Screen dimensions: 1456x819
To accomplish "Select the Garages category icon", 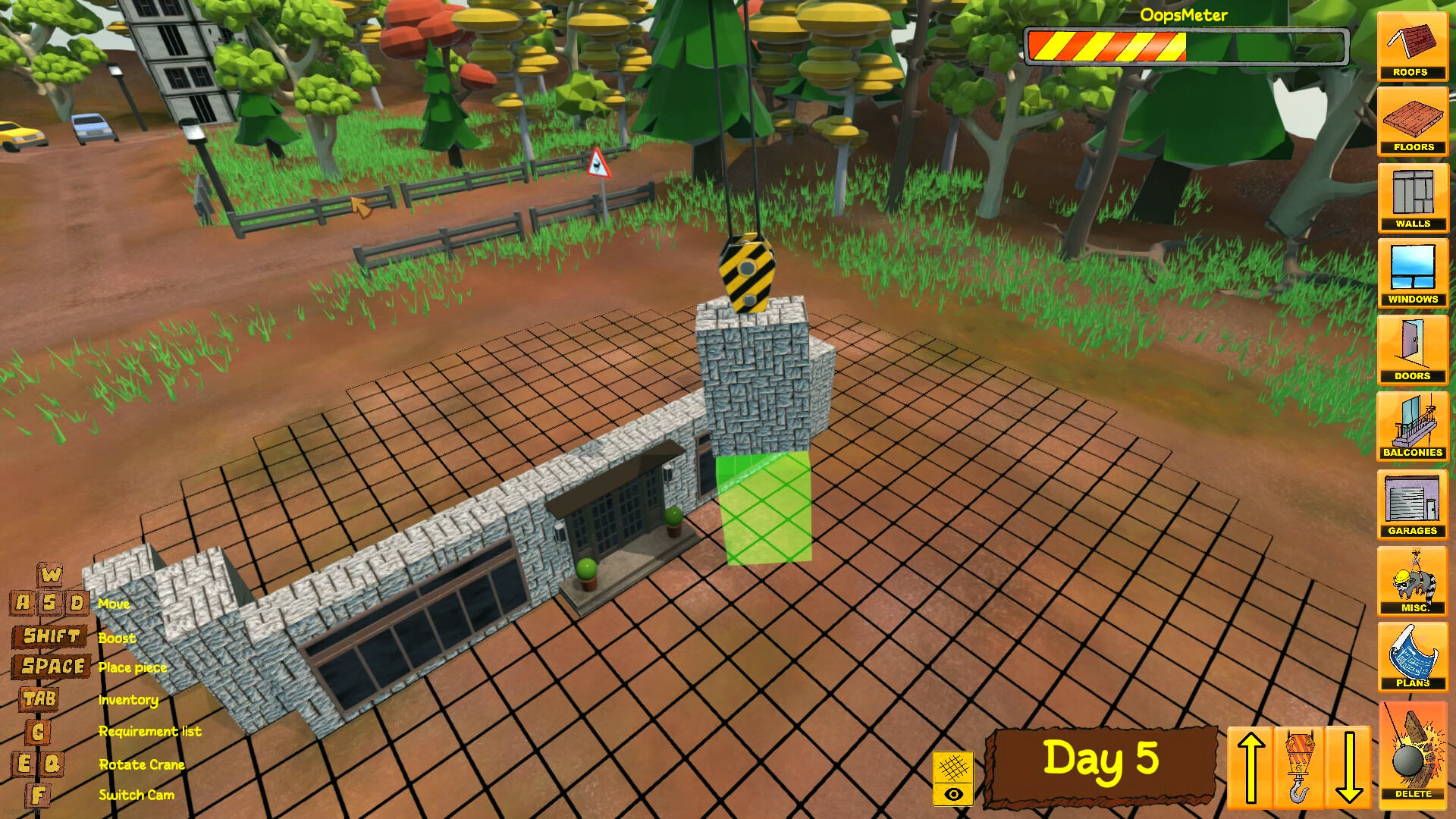I will click(1412, 503).
